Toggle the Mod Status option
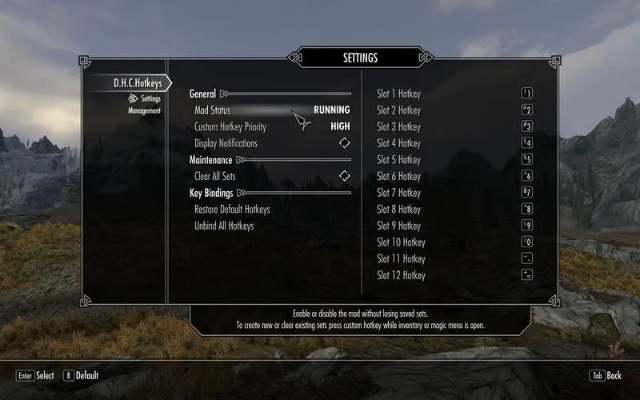The width and height of the screenshot is (640, 400). [272, 110]
